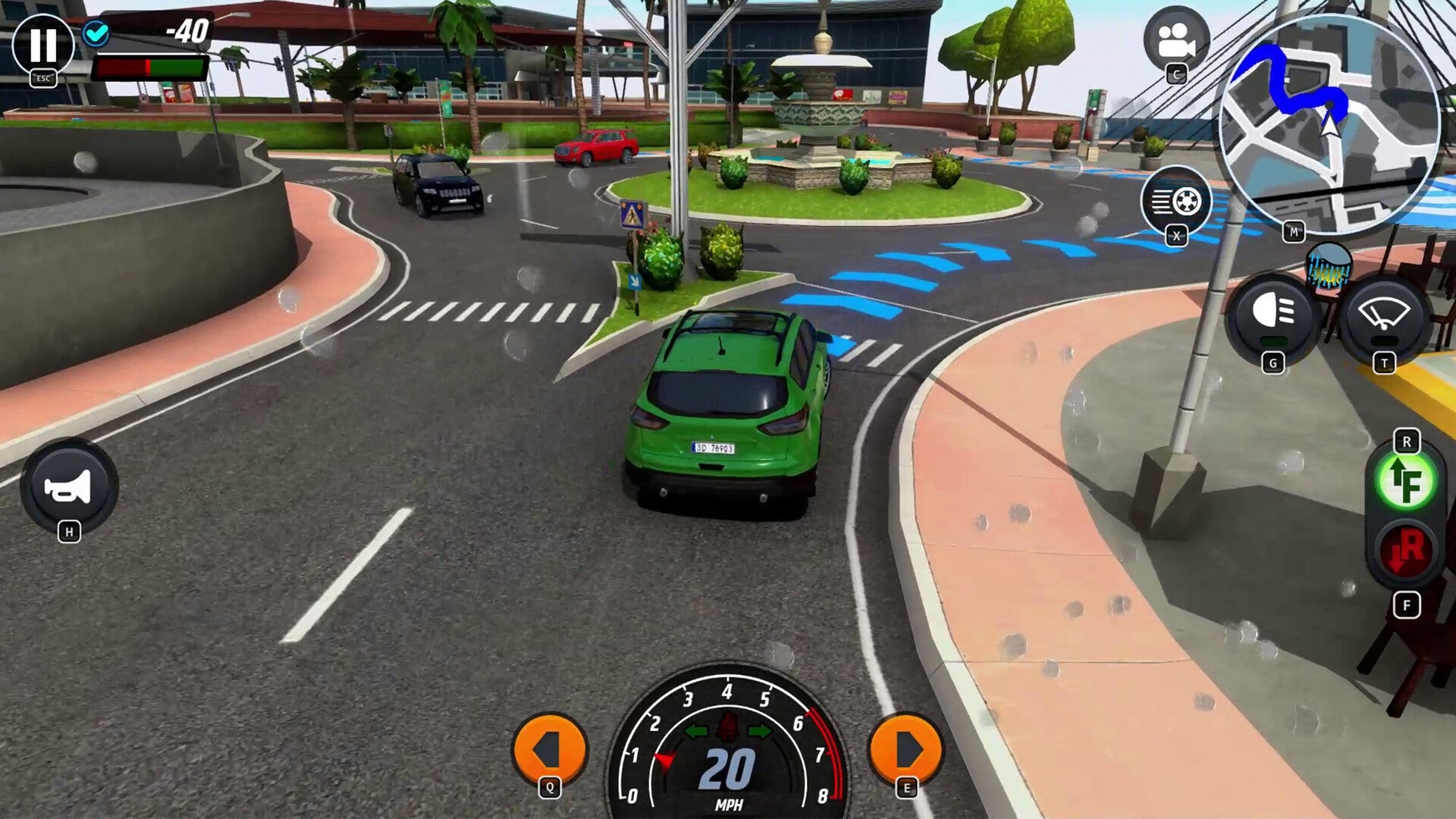The height and width of the screenshot is (819, 1456).
Task: Click the -40 score counter
Action: point(187,32)
